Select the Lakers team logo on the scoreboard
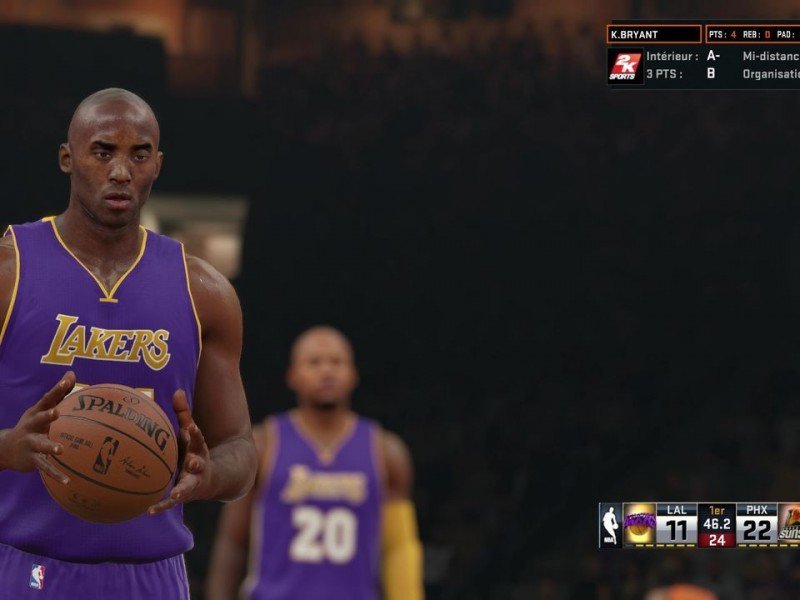This screenshot has height=600, width=800. 639,525
